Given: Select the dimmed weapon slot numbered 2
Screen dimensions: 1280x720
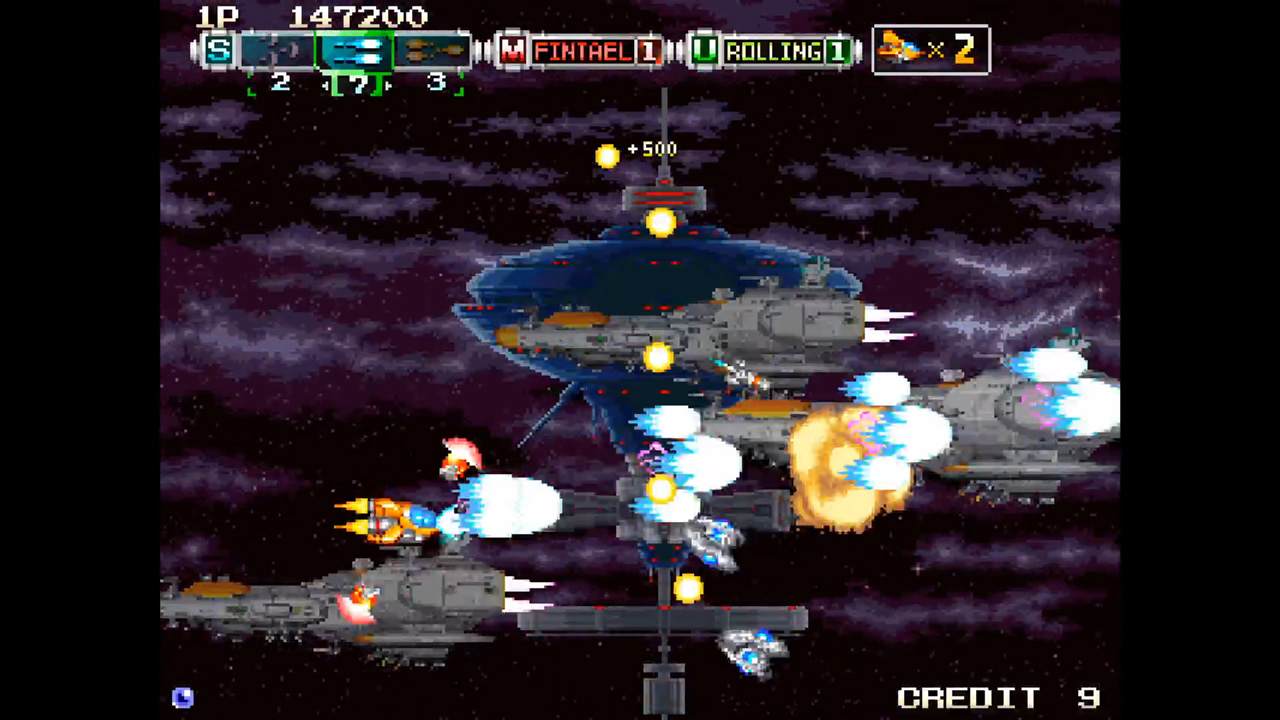Looking at the screenshot, I should 278,51.
